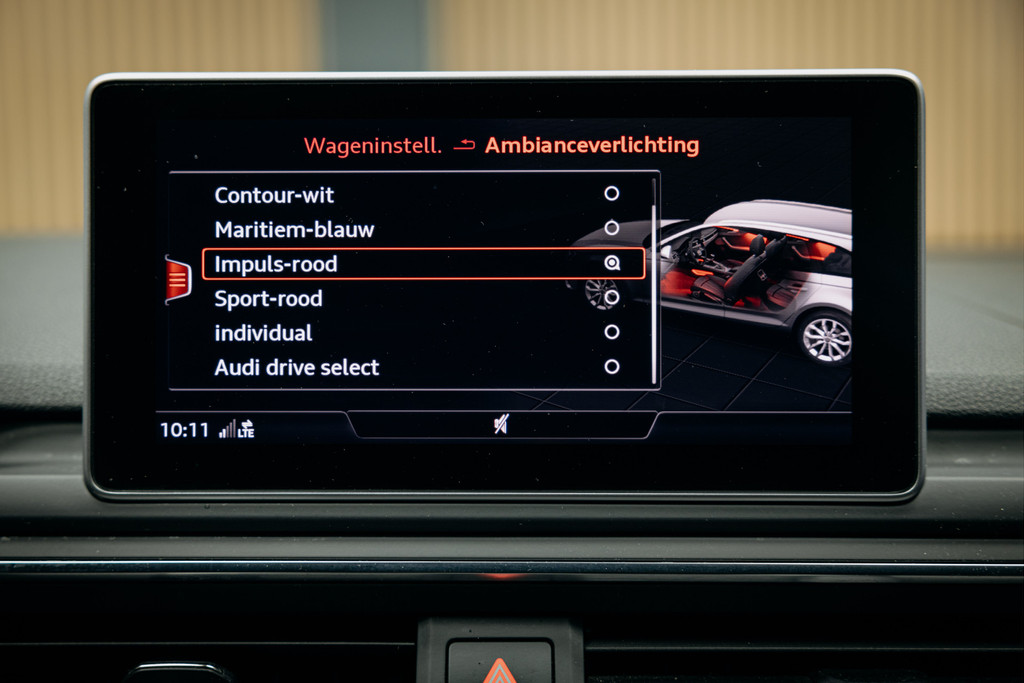1024x683 pixels.
Task: Select the Contour-wit lighting option
Action: pos(275,195)
